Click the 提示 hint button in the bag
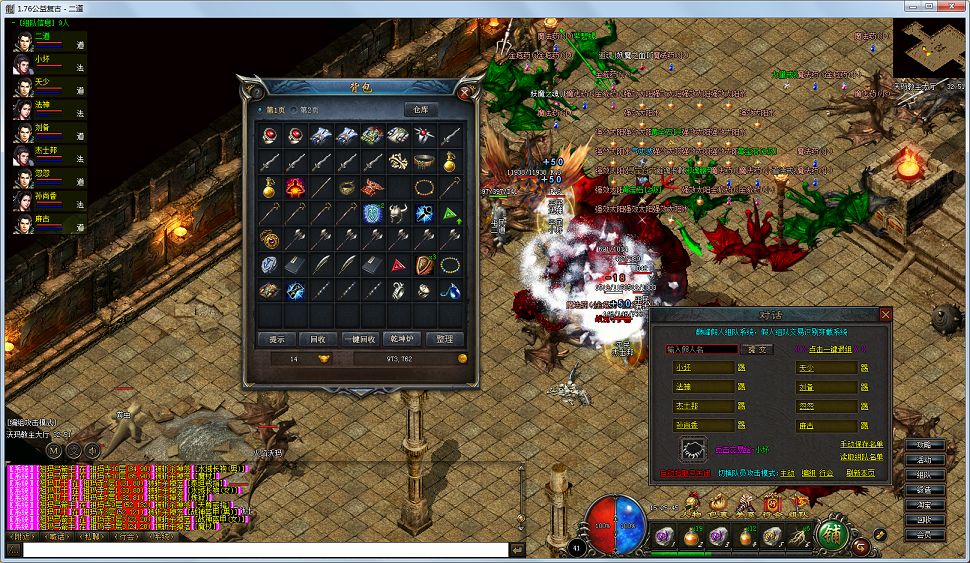 click(x=277, y=339)
